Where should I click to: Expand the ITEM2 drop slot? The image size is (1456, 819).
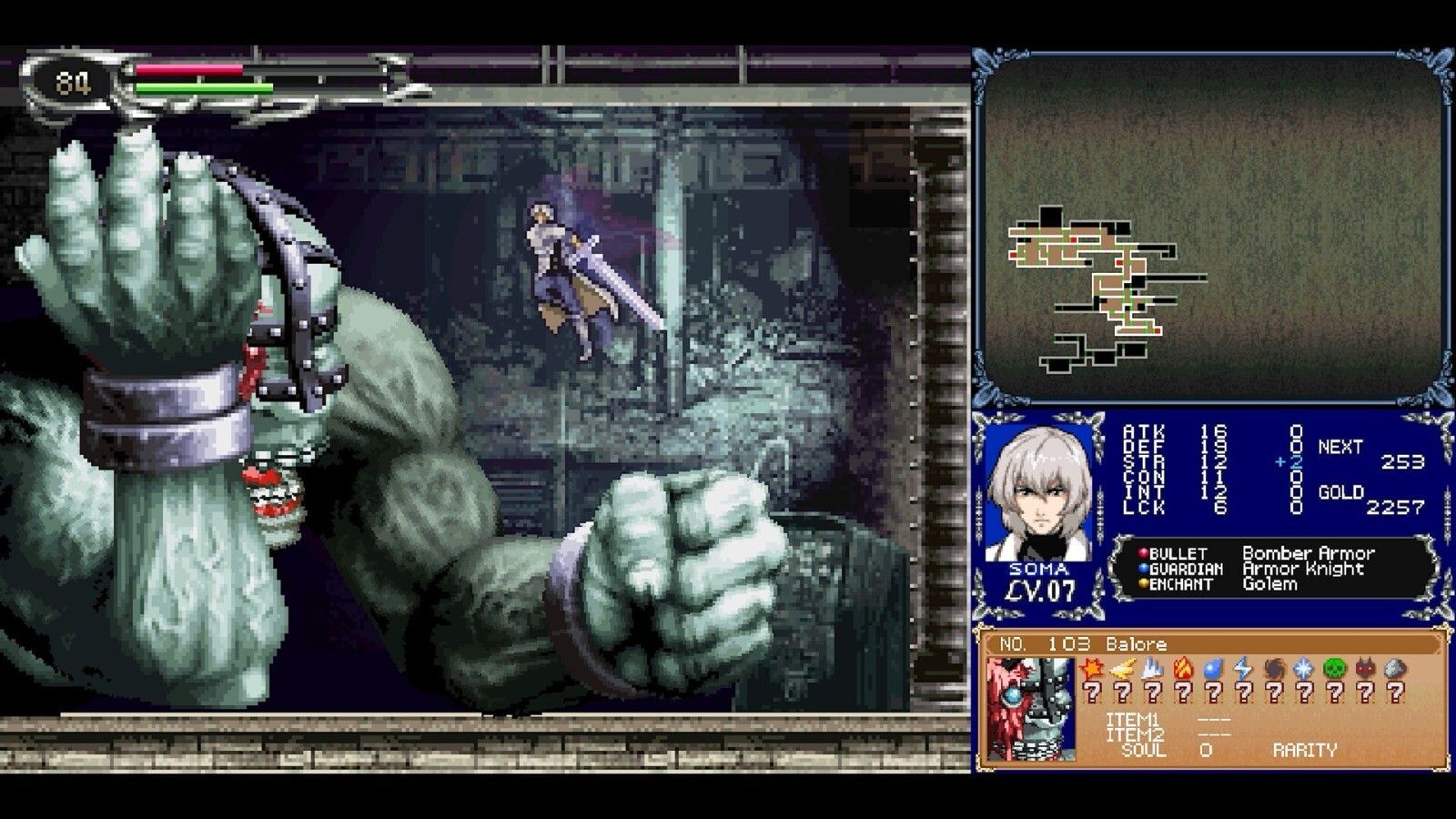click(1213, 735)
